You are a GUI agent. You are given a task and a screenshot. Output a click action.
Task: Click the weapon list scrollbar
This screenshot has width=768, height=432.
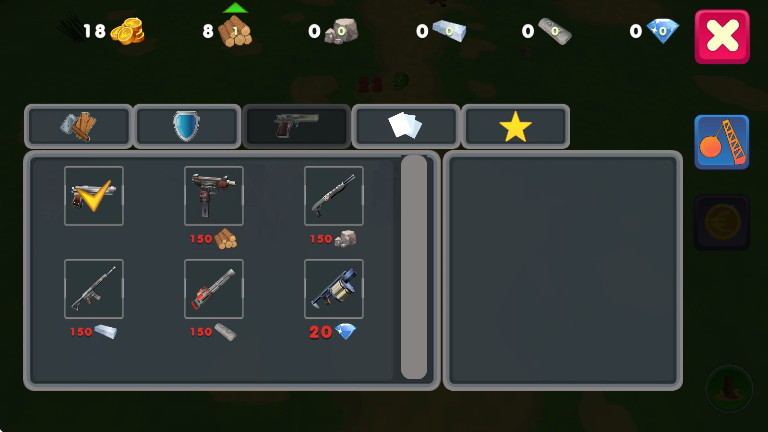point(414,267)
